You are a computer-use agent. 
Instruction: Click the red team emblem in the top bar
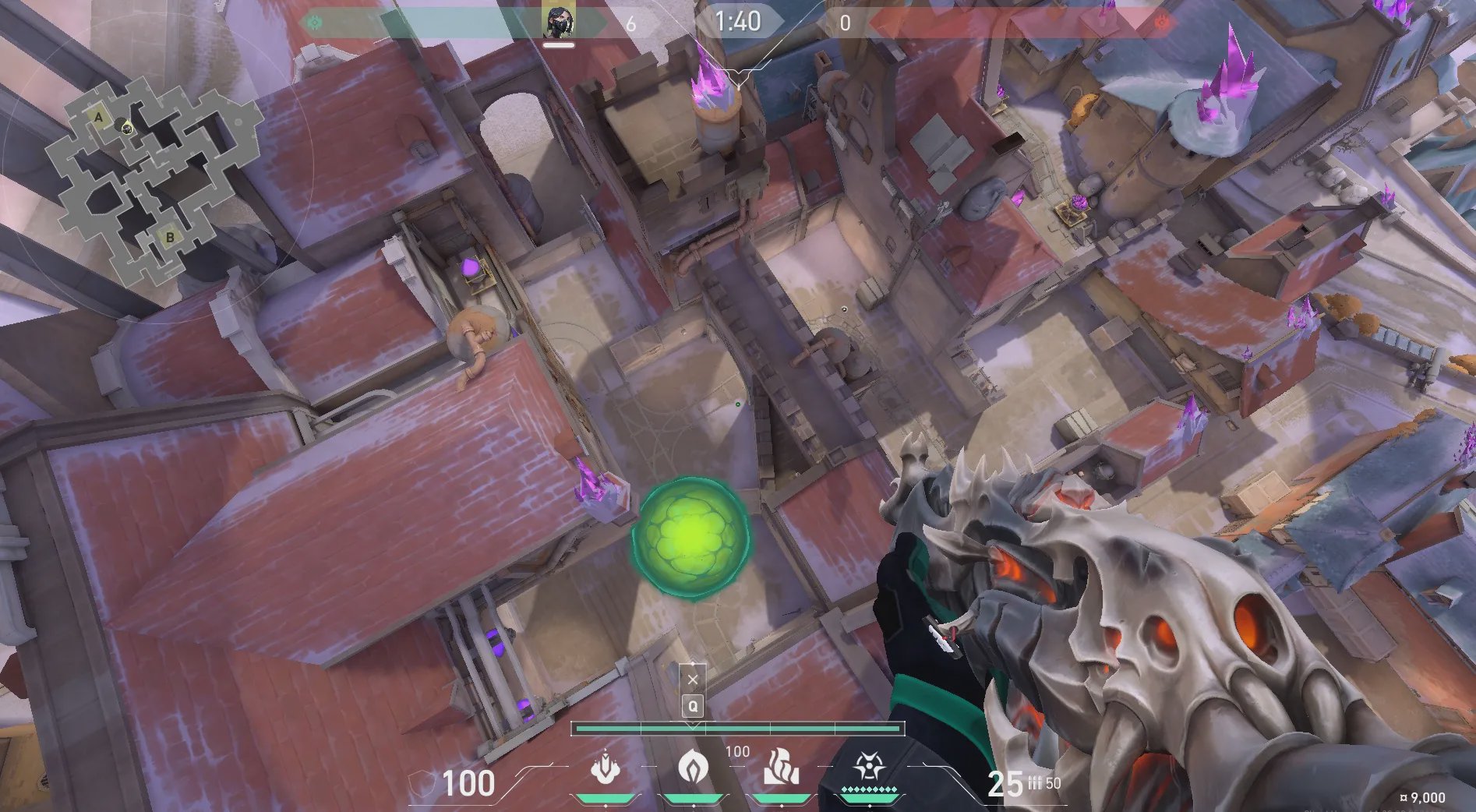pos(1161,23)
